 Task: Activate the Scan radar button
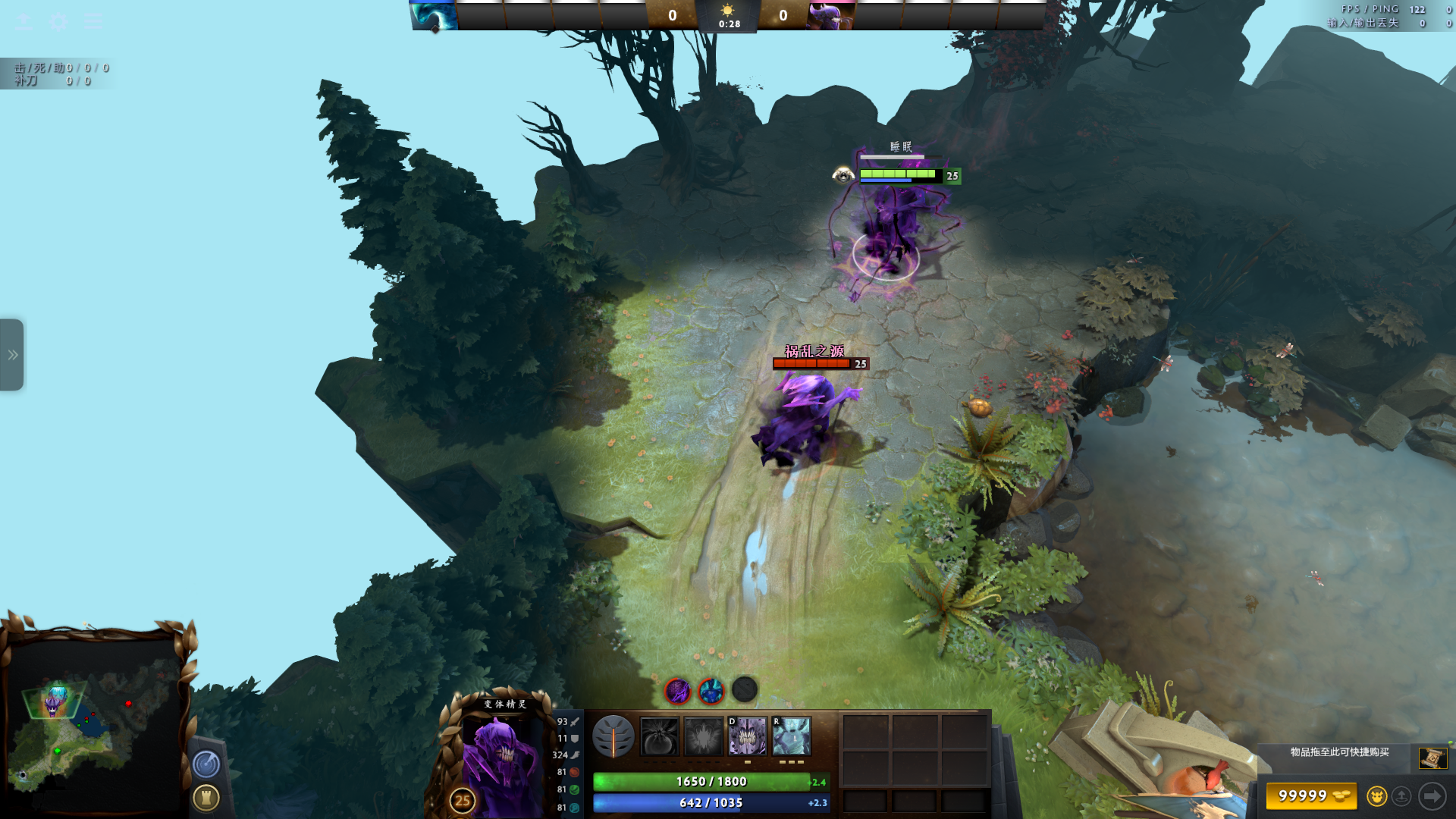tap(206, 764)
